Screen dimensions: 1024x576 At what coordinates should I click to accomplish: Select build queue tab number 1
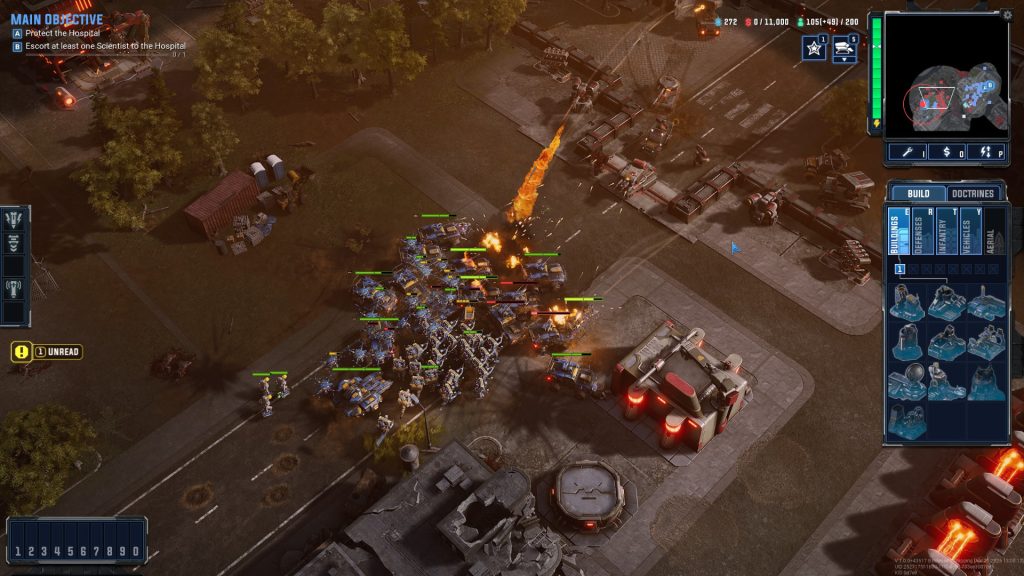(x=900, y=268)
